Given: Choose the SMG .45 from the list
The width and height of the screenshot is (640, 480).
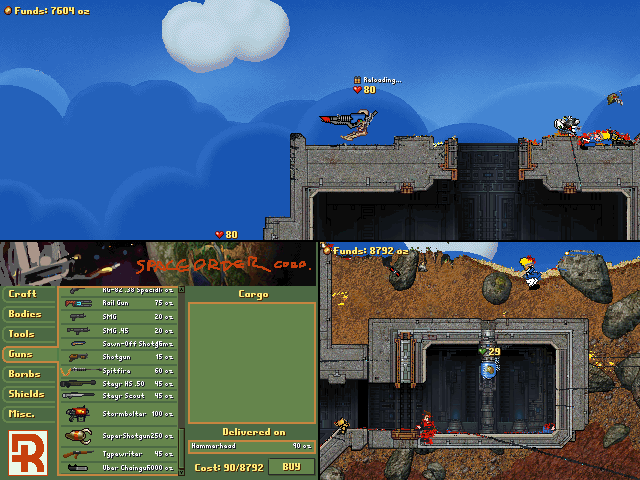Looking at the screenshot, I should (118, 330).
